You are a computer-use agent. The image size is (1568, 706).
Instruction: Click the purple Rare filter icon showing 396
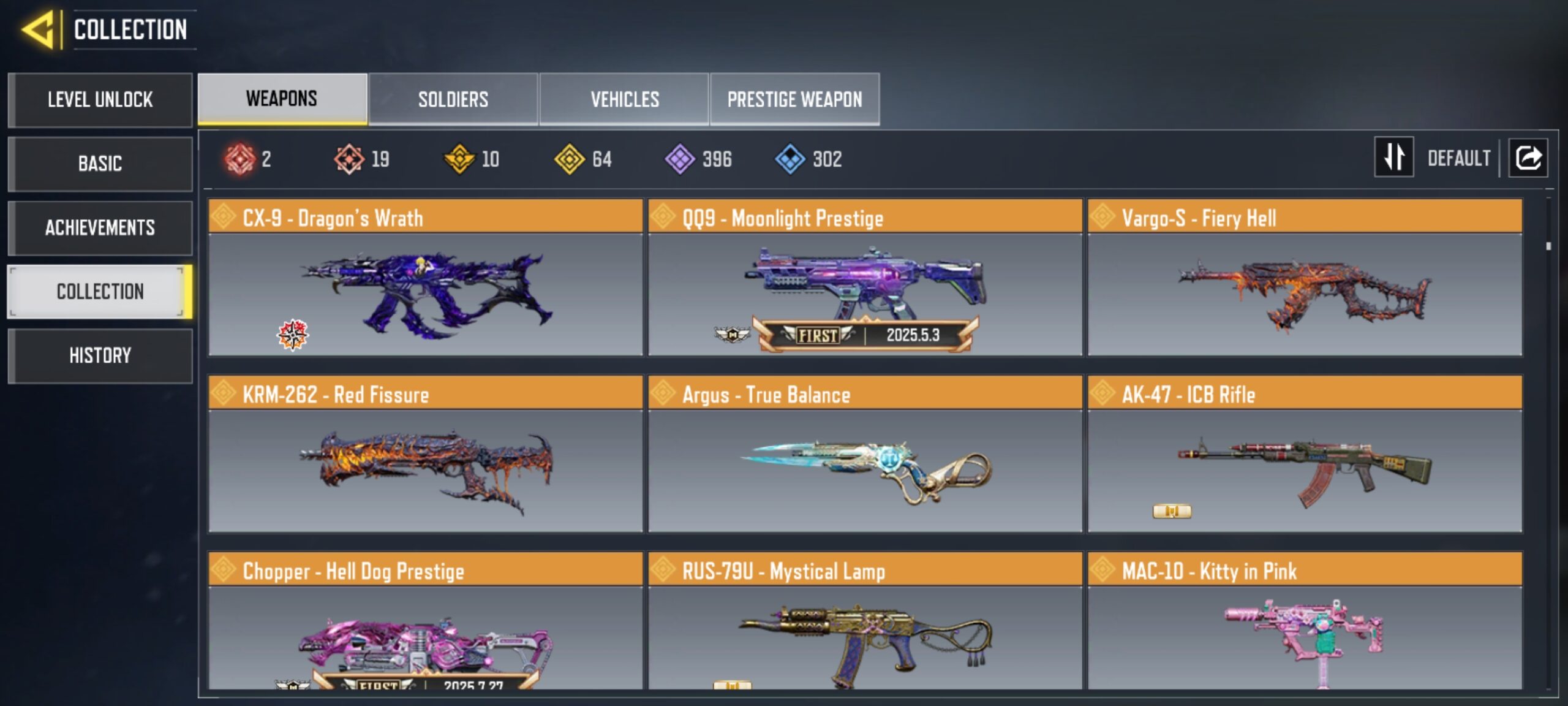(x=680, y=159)
